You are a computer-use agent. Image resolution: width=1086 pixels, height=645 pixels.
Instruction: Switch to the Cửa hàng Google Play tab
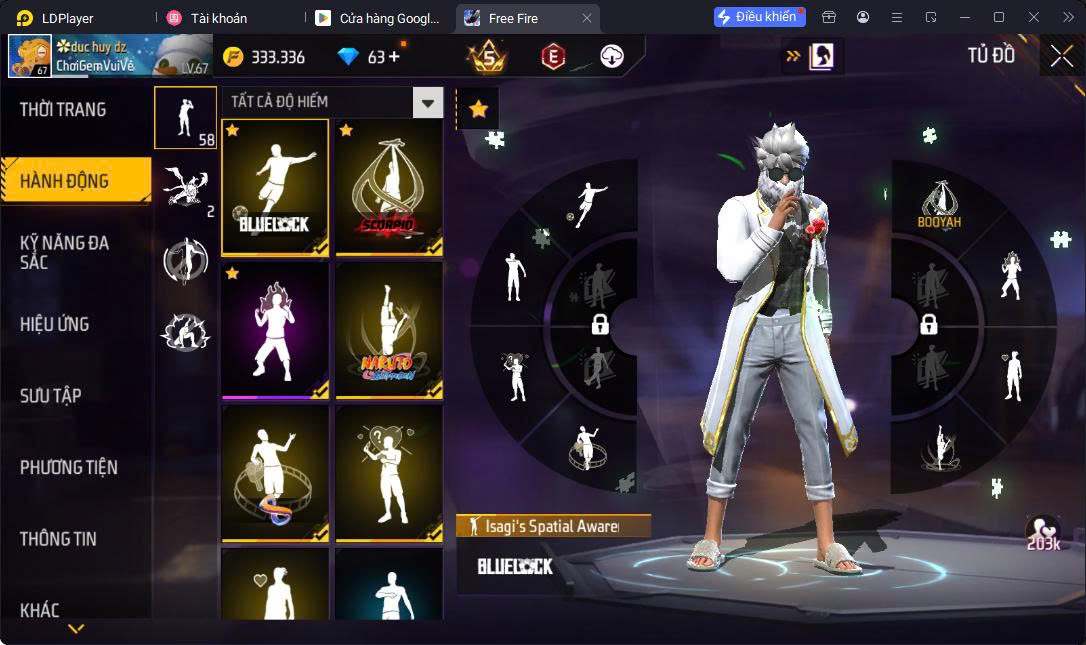pyautogui.click(x=378, y=18)
